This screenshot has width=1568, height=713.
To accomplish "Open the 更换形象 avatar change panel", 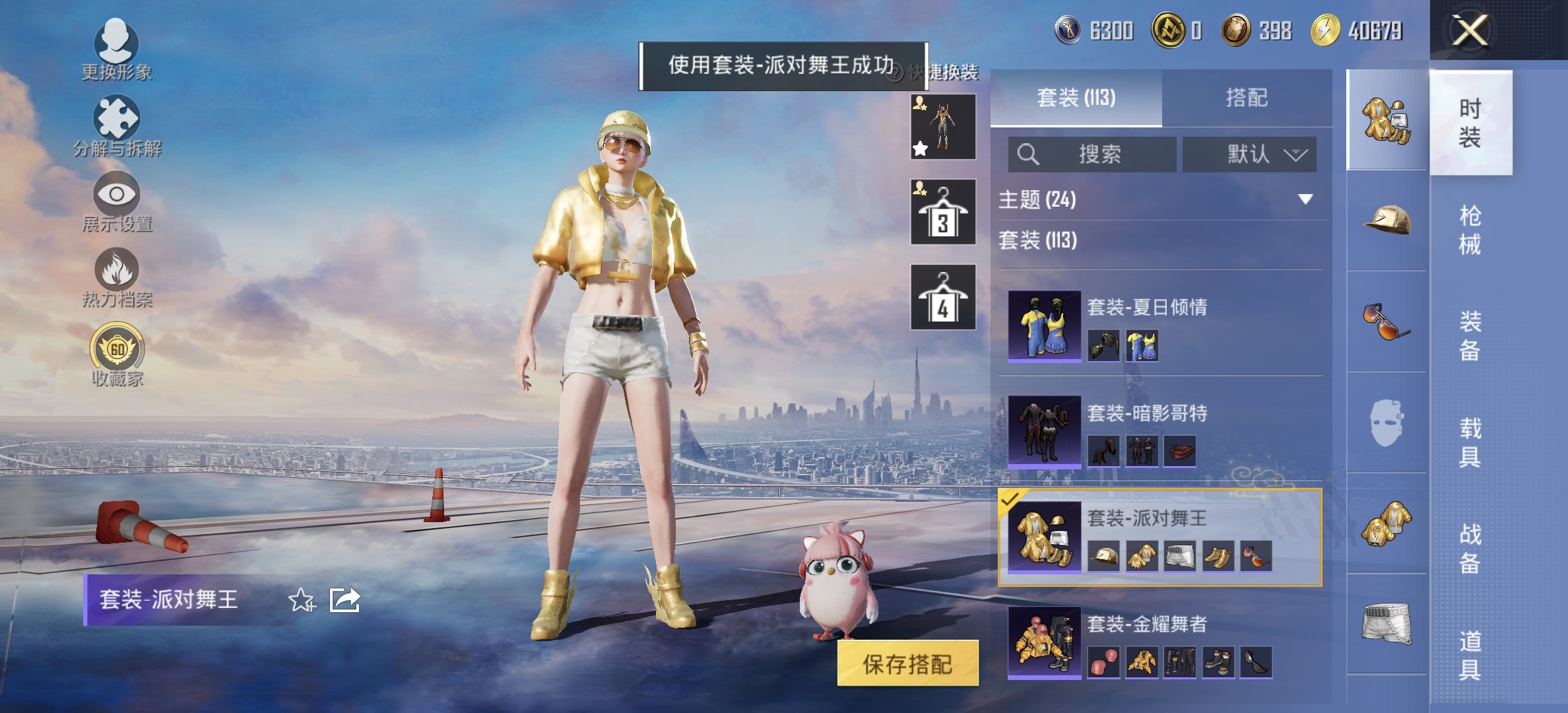I will coord(116,50).
